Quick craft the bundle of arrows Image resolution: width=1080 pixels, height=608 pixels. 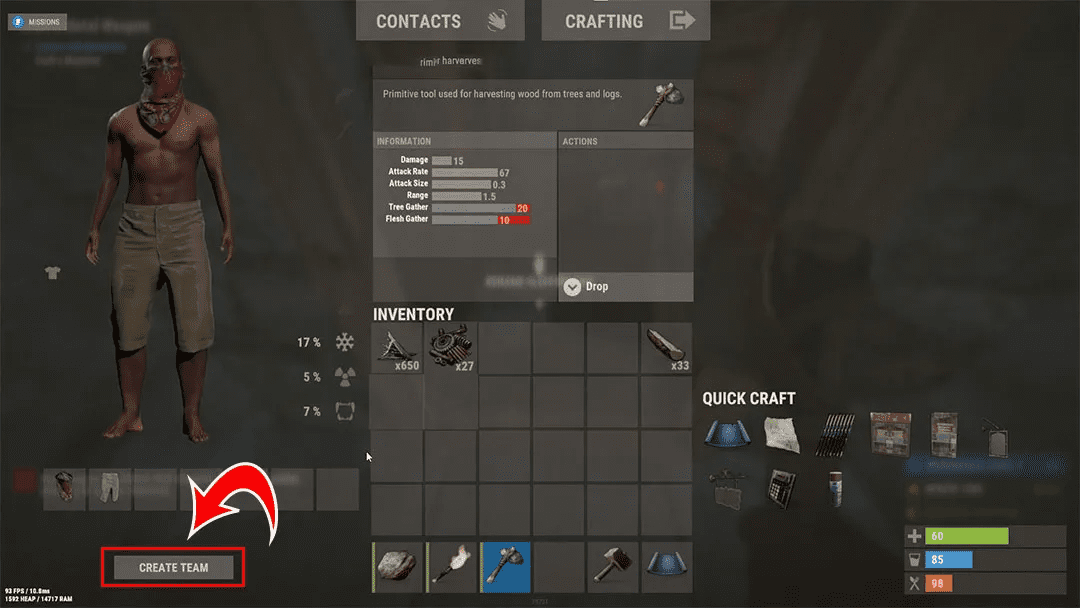836,433
